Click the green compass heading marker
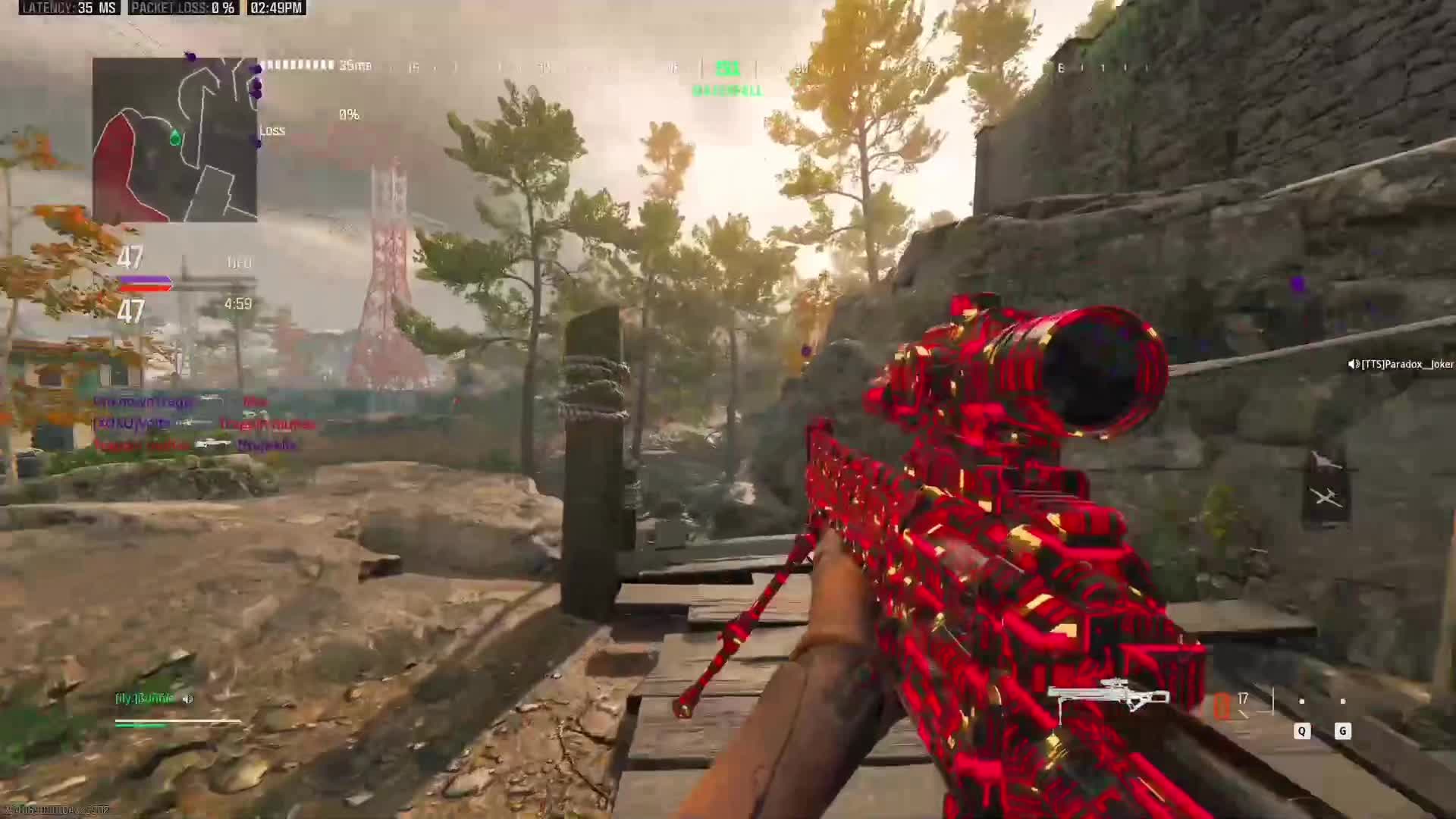 click(x=727, y=69)
